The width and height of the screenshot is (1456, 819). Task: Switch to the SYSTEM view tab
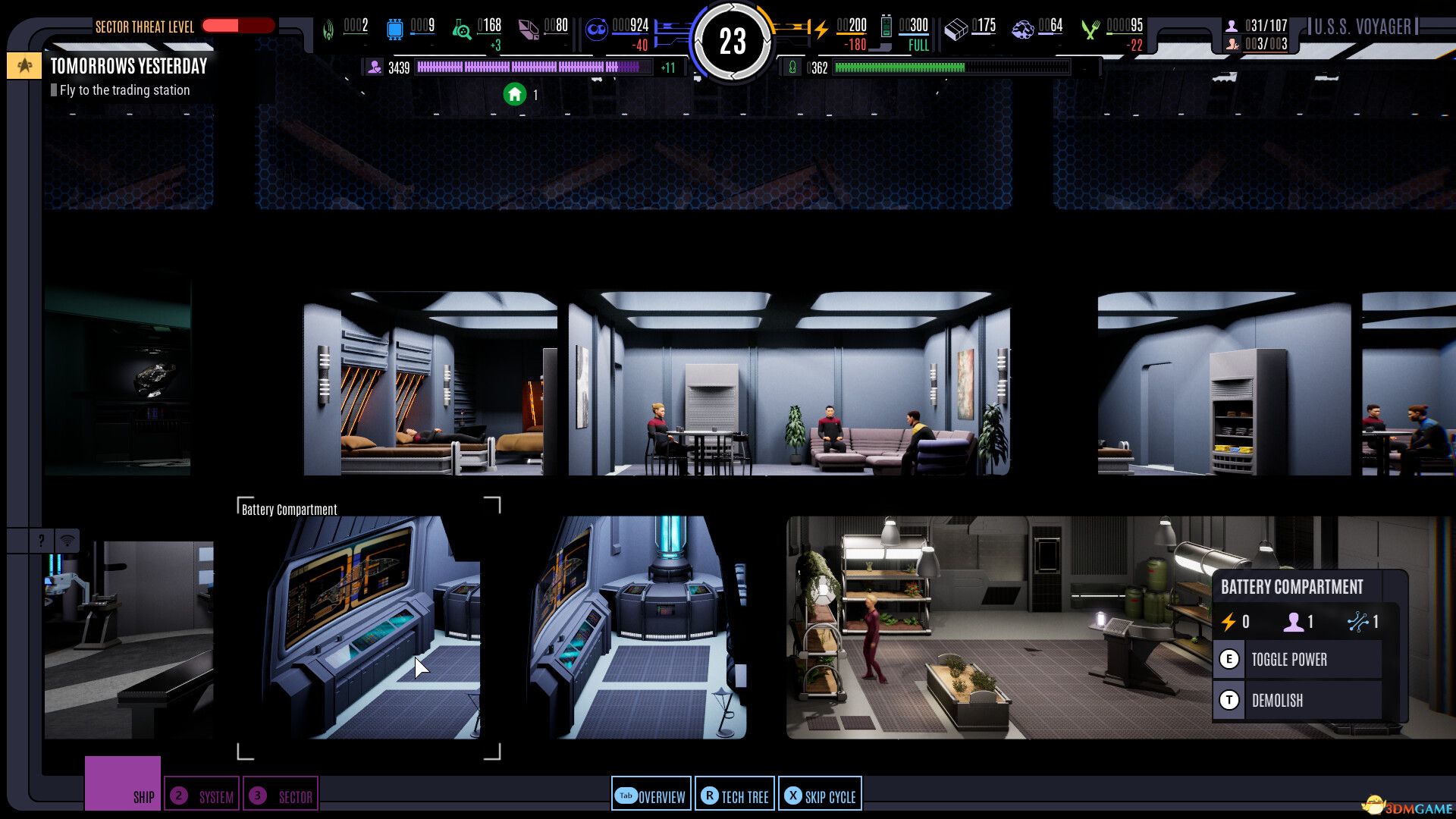point(202,796)
